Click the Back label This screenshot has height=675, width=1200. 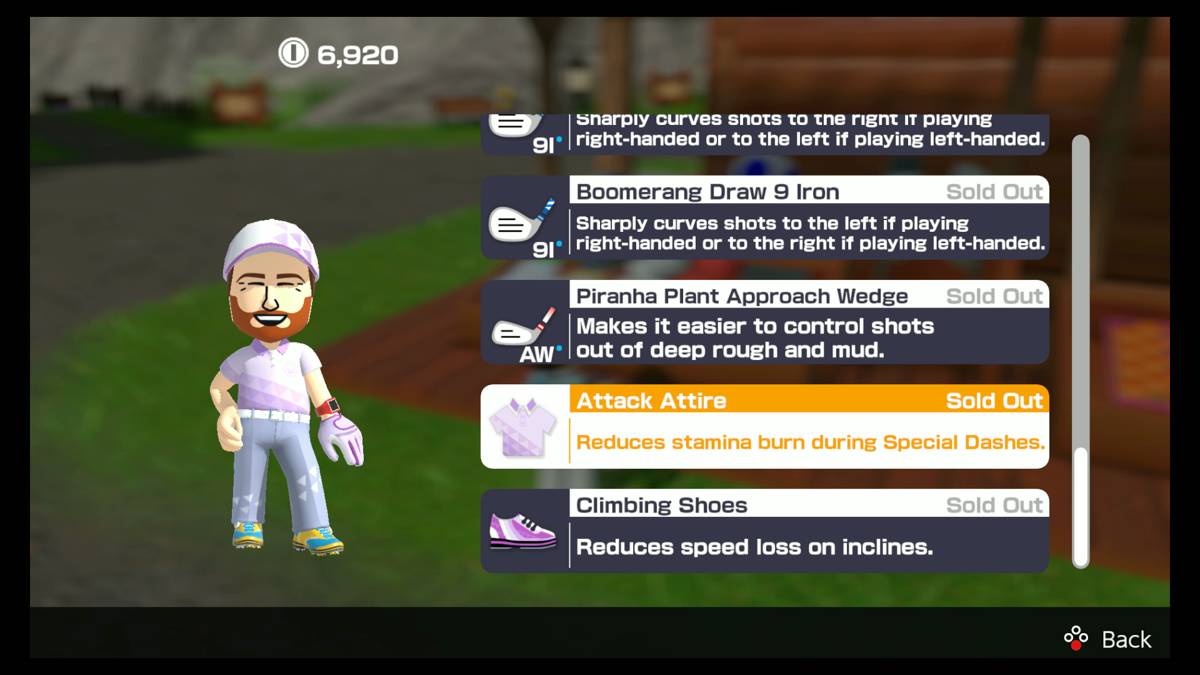pos(1125,639)
